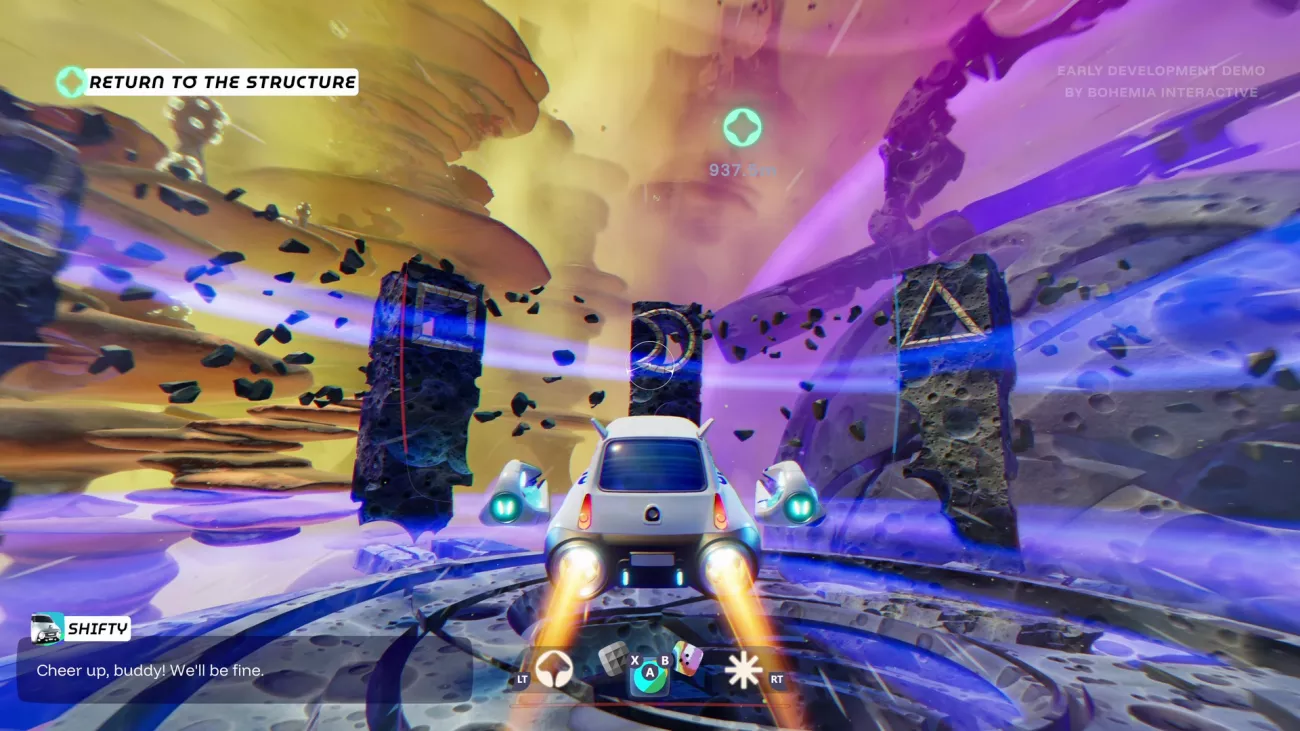The height and width of the screenshot is (731, 1300).
Task: Select the teal objective waypoint marker
Action: pos(742,127)
